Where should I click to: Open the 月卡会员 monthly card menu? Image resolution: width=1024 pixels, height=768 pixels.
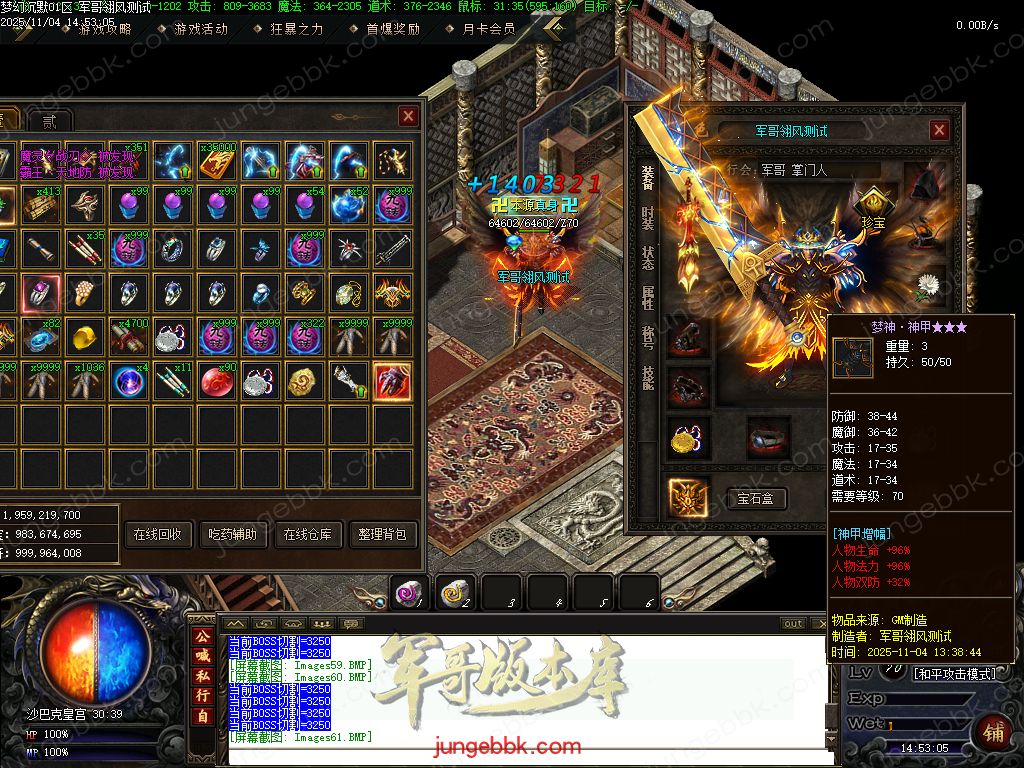point(489,29)
